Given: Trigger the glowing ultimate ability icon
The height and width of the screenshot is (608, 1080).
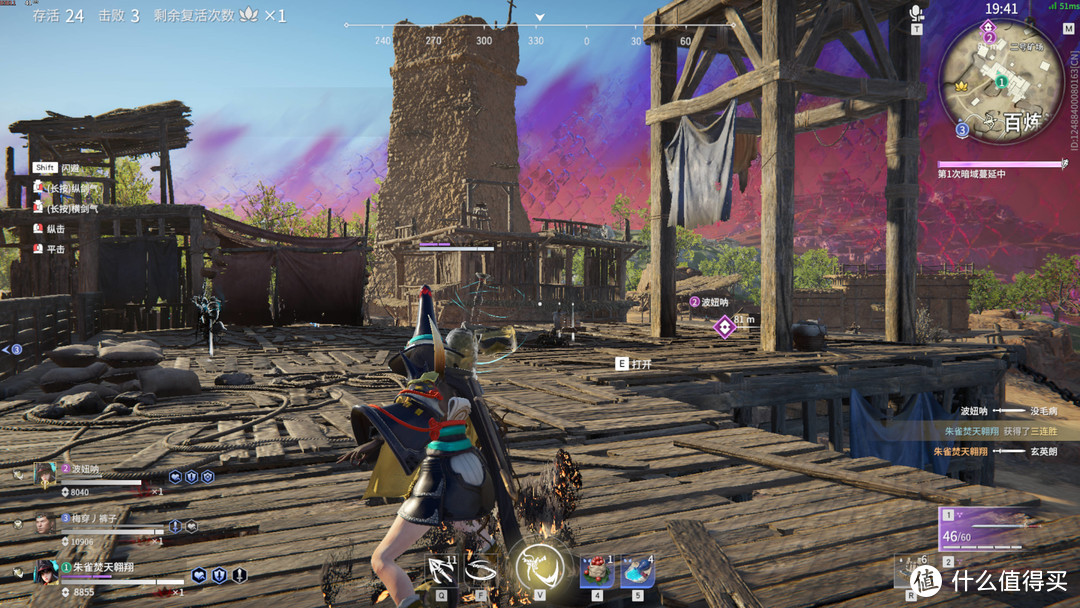Looking at the screenshot, I should point(538,568).
